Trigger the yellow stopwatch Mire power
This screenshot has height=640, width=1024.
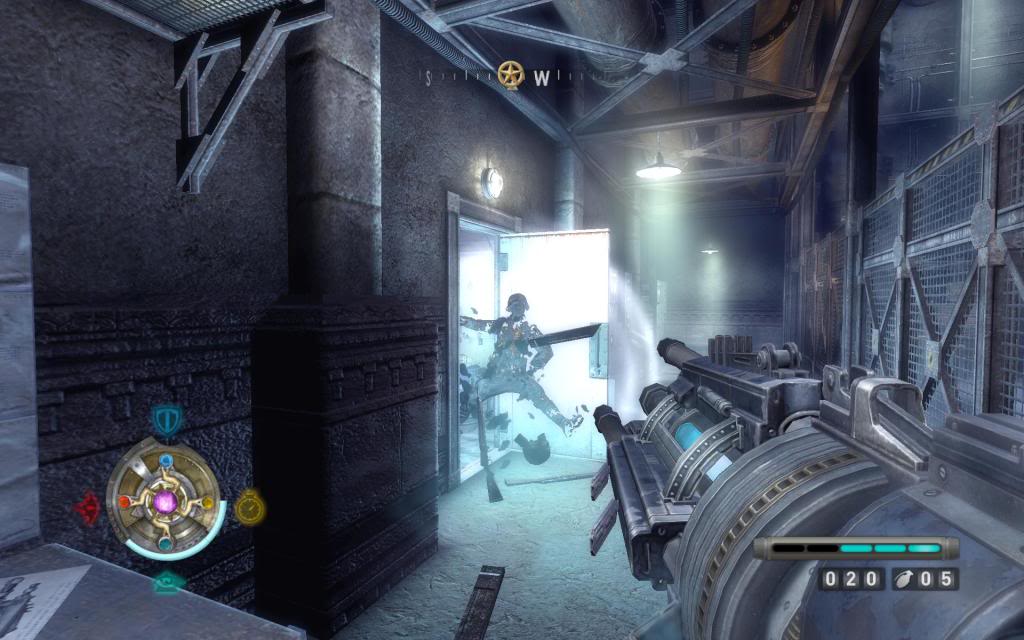click(x=250, y=505)
